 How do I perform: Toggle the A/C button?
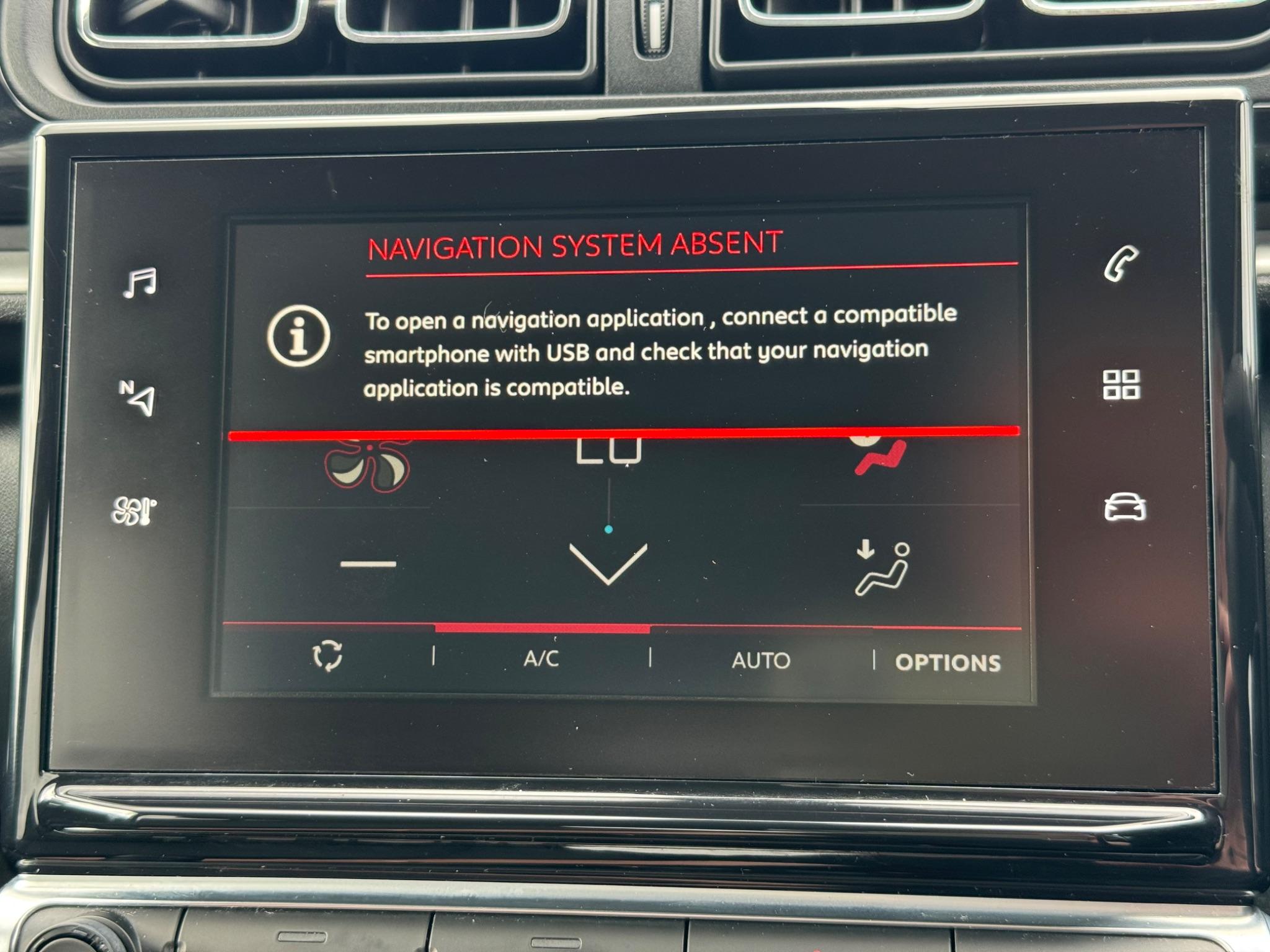(541, 658)
